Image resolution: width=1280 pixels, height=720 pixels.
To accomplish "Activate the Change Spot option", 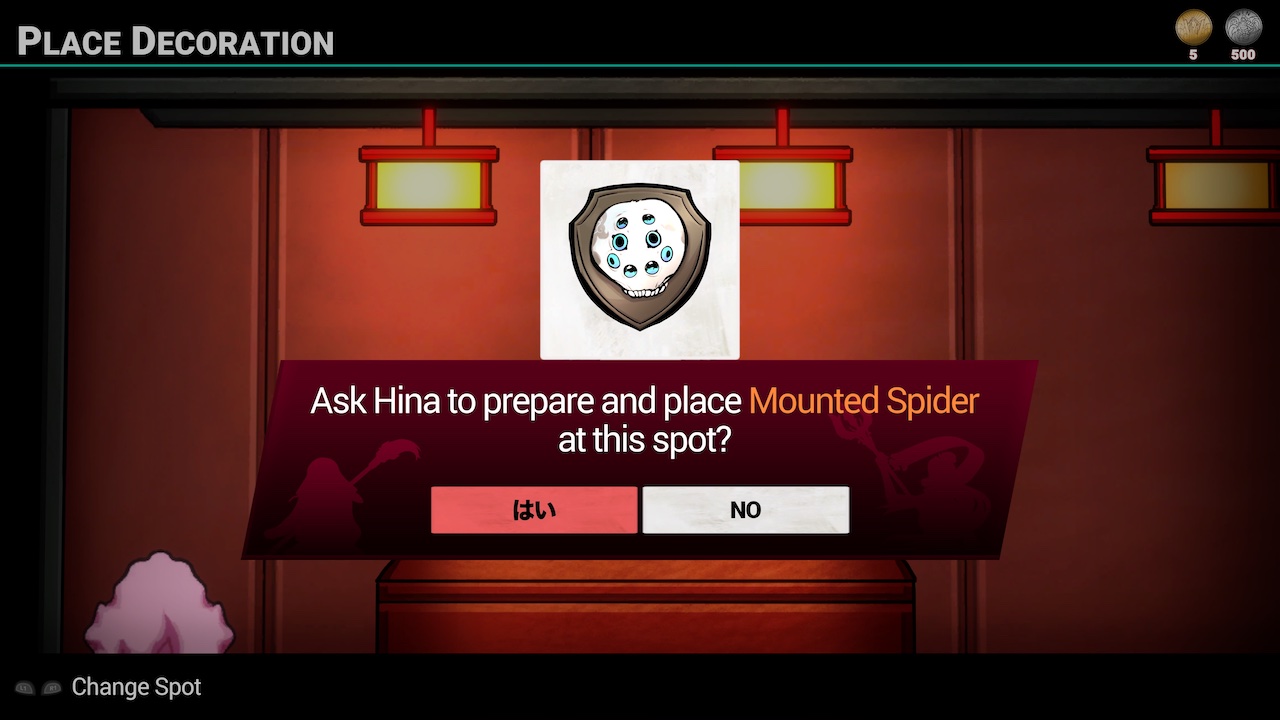I will pos(135,687).
